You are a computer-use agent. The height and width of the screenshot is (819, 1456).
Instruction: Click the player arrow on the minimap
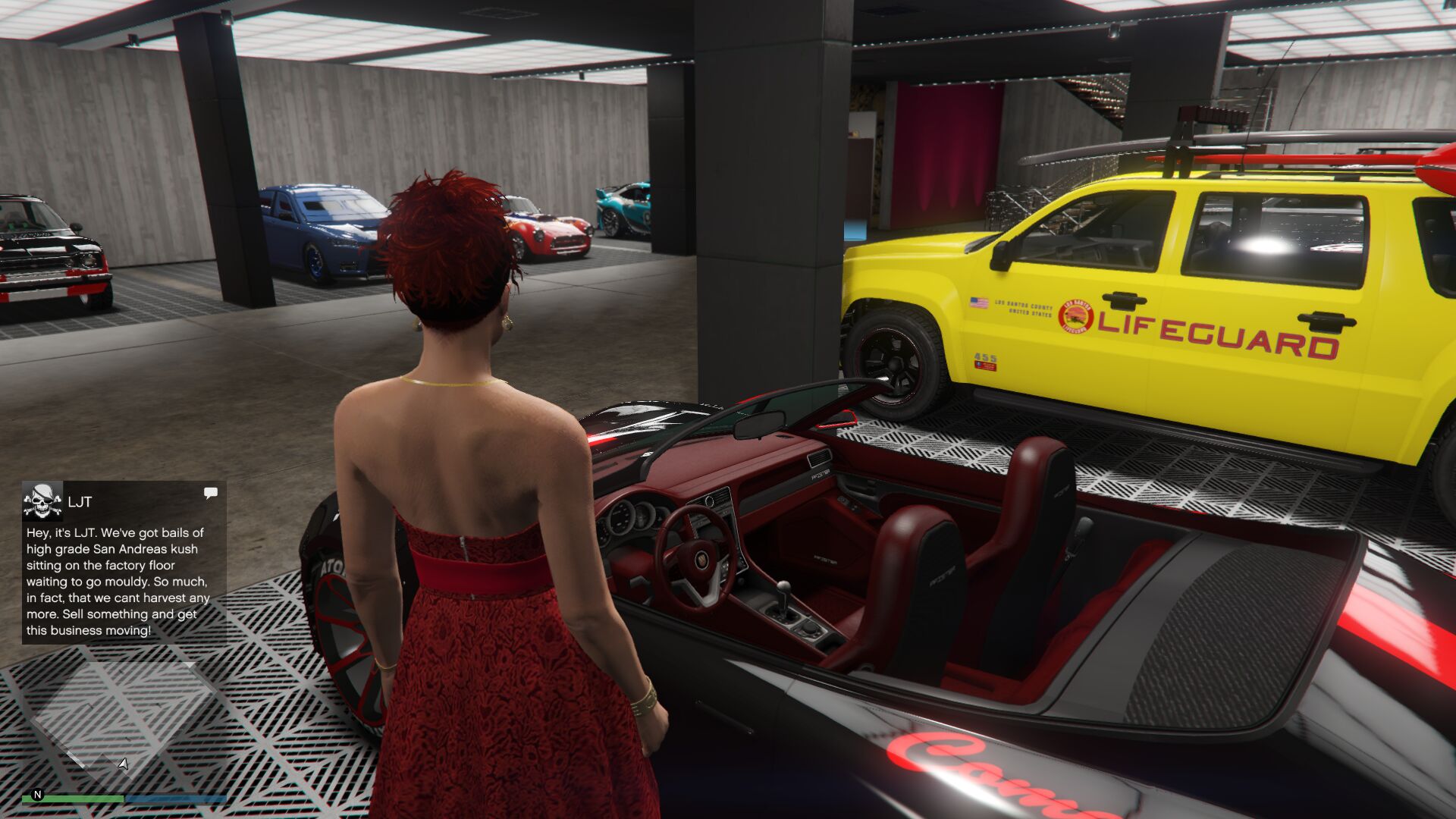[x=124, y=764]
